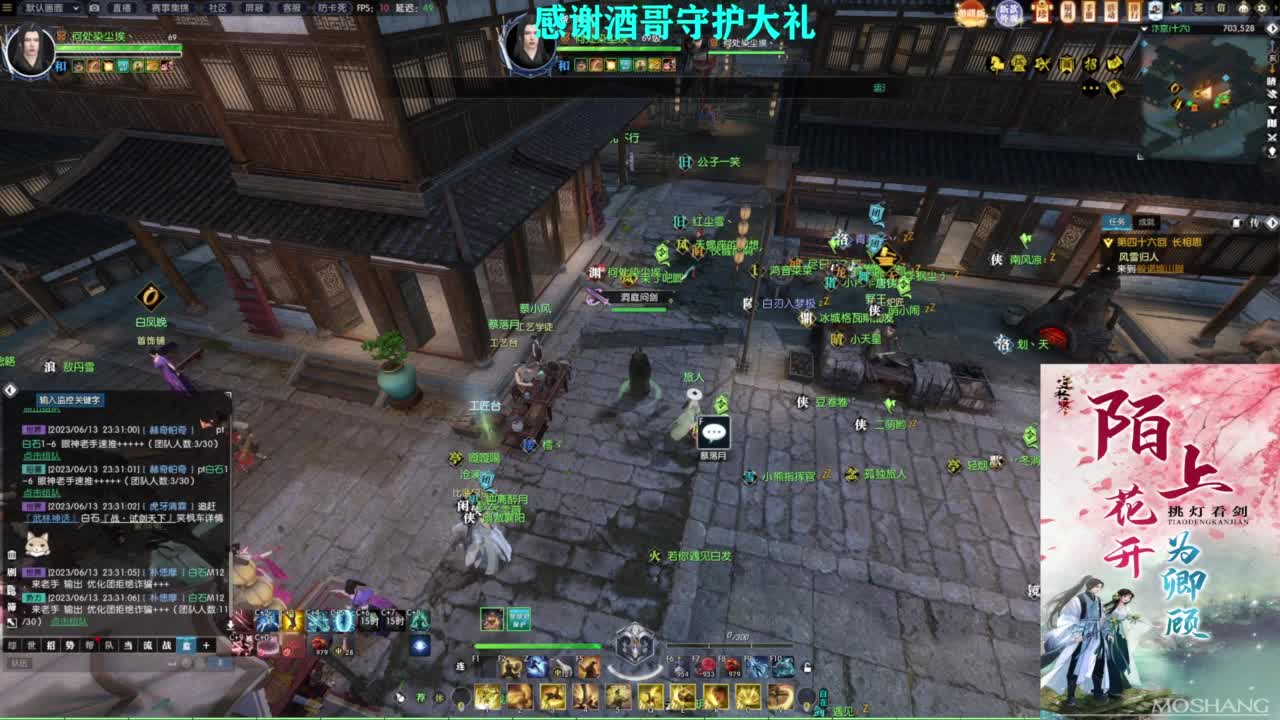1280x720 pixels.
Task: Click the 宿 icon beside the sign-in icon
Action: [x=1220, y=7]
